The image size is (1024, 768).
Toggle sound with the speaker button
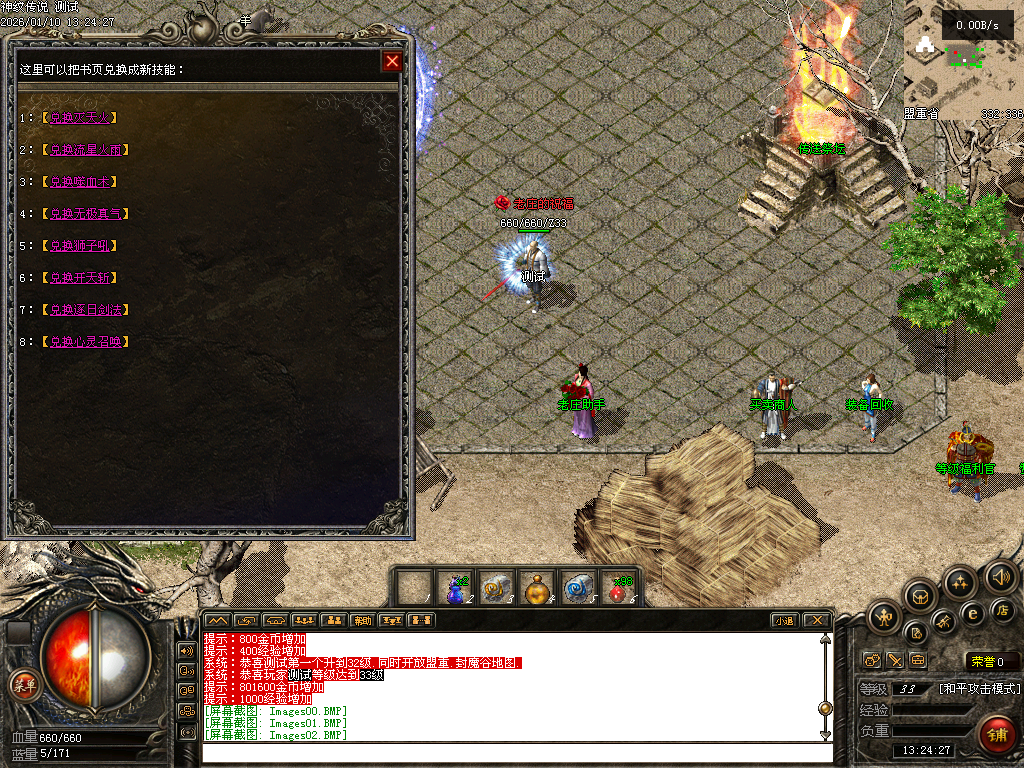tap(1000, 576)
